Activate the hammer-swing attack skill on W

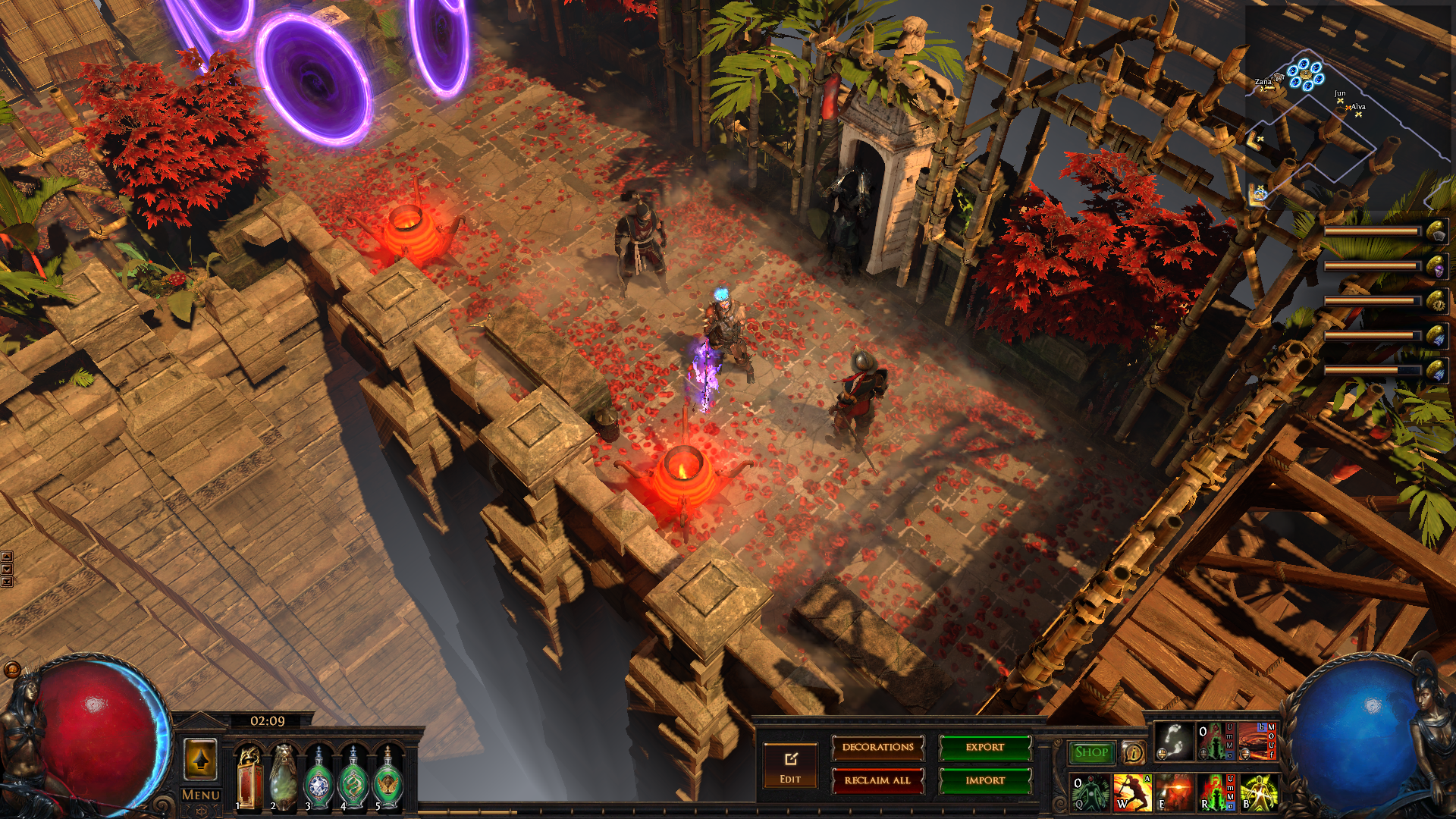(1132, 792)
